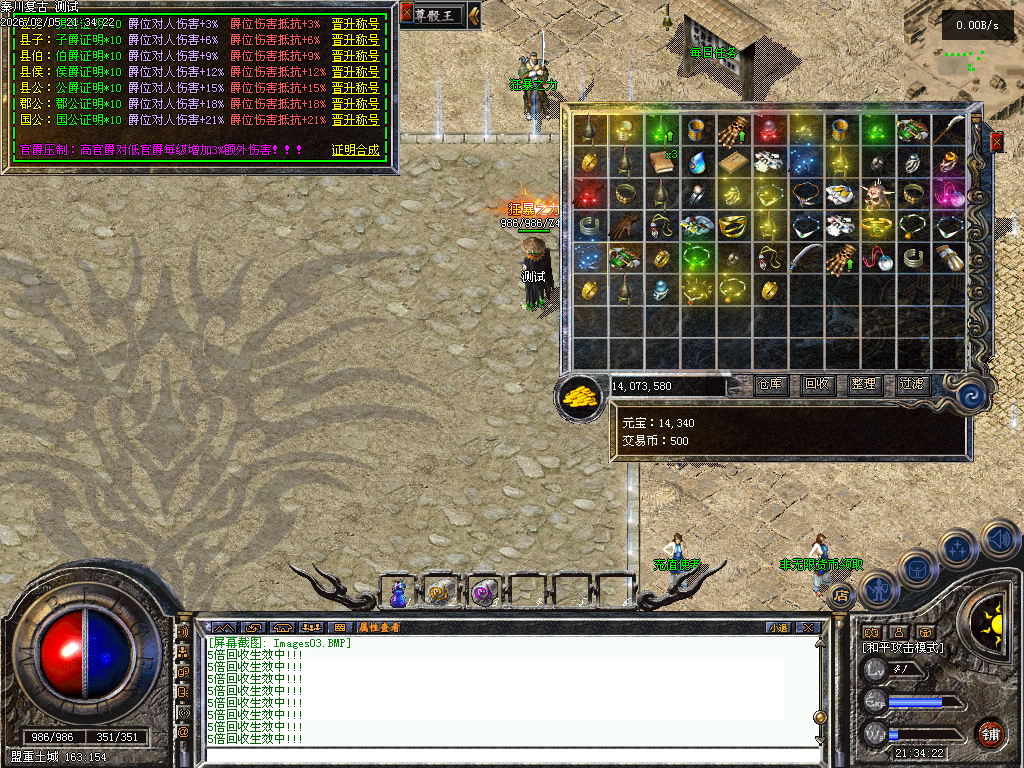Select the brown book stack marked x3
The height and width of the screenshot is (768, 1024).
click(660, 162)
